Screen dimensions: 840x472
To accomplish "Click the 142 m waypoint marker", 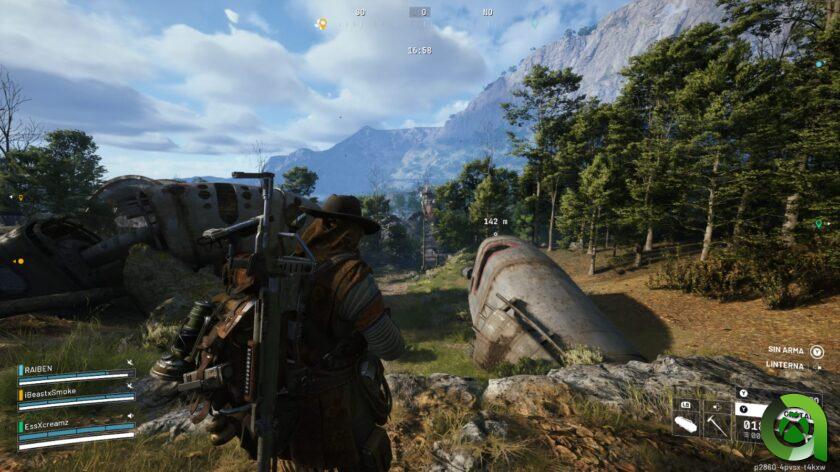I will coord(495,223).
